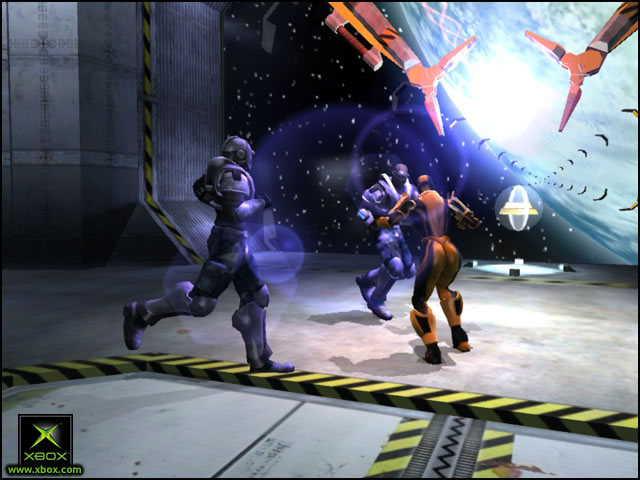The width and height of the screenshot is (640, 480).
Task: Click the Xbox logo watermark
Action: point(44,438)
